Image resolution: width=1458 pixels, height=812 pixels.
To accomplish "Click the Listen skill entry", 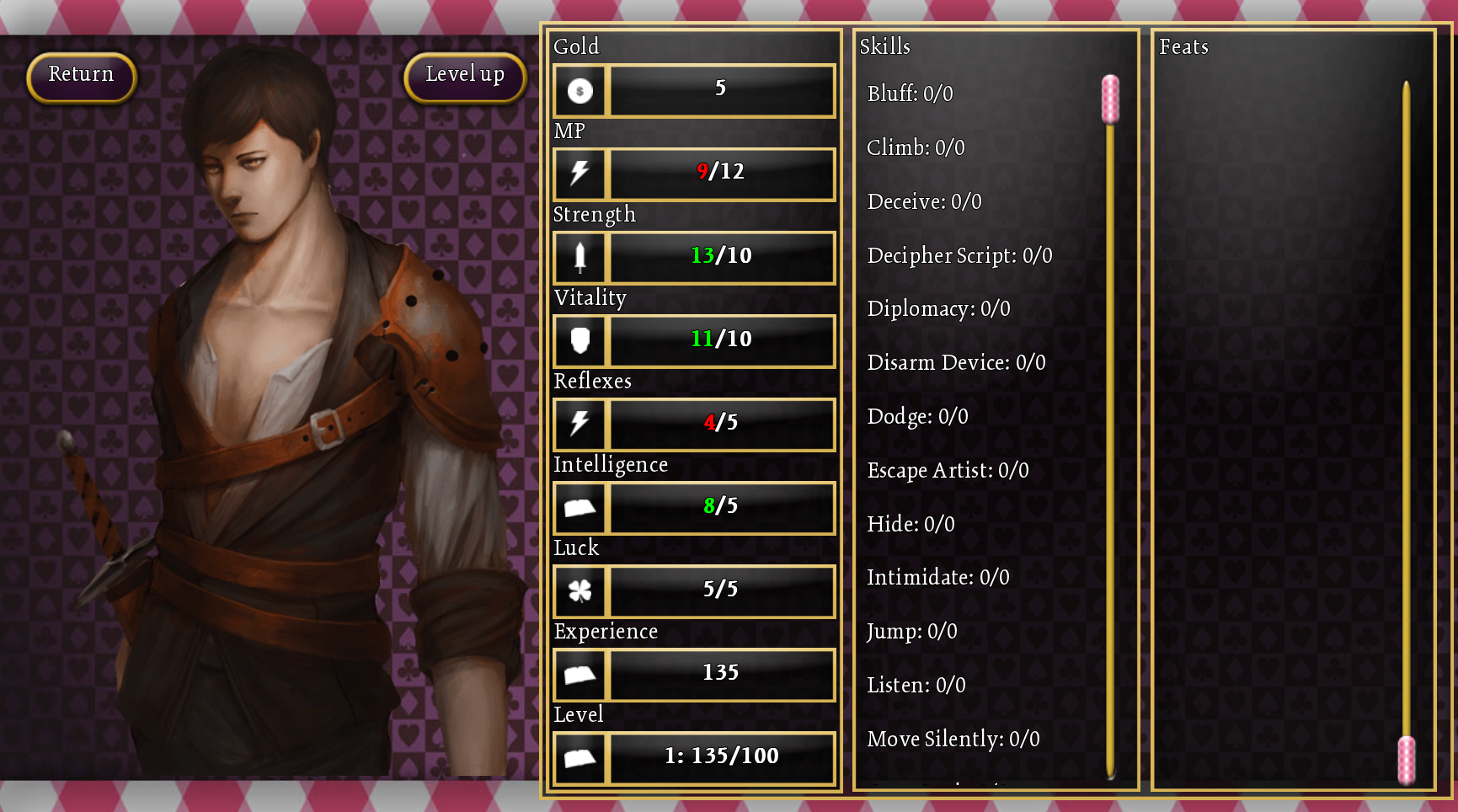I will coord(916,686).
